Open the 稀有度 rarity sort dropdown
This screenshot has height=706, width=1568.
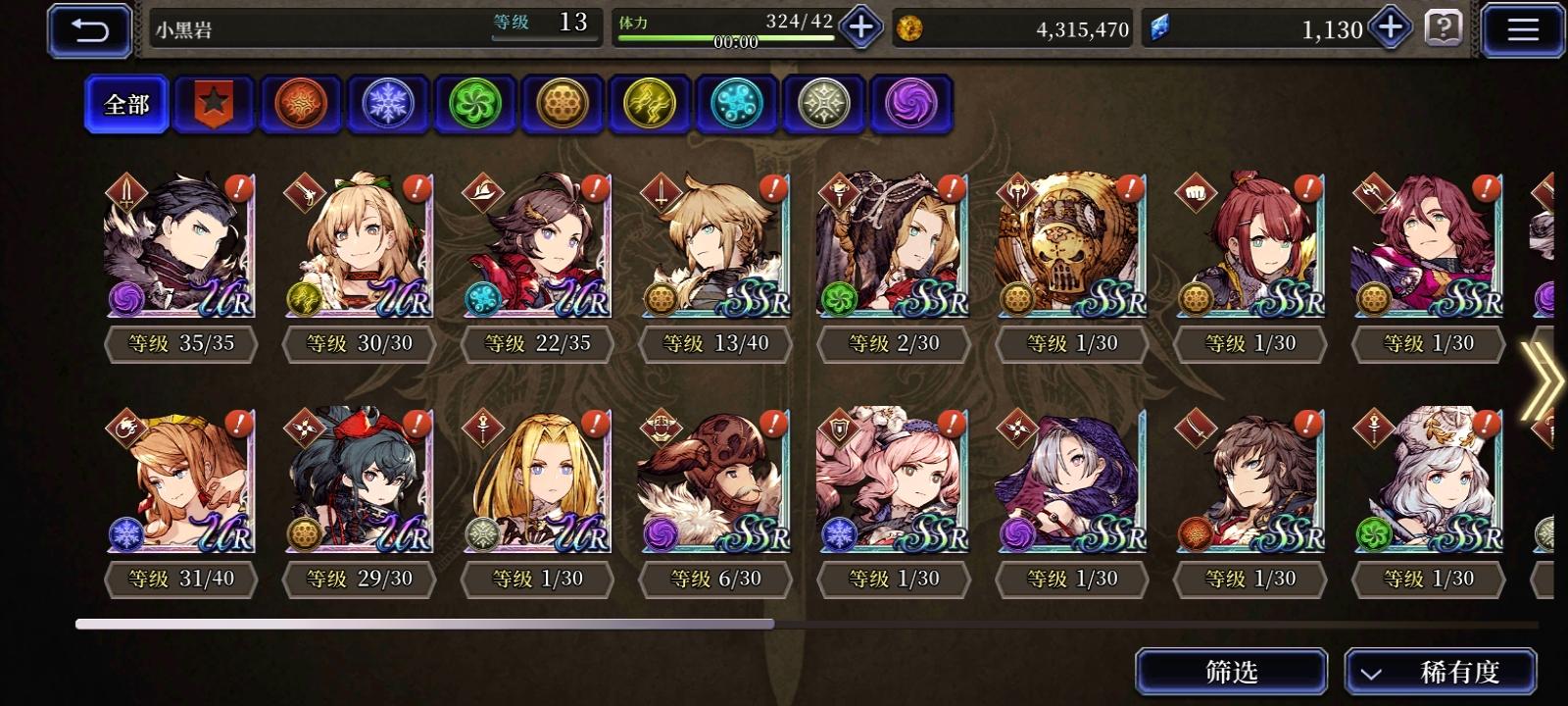coord(1439,673)
